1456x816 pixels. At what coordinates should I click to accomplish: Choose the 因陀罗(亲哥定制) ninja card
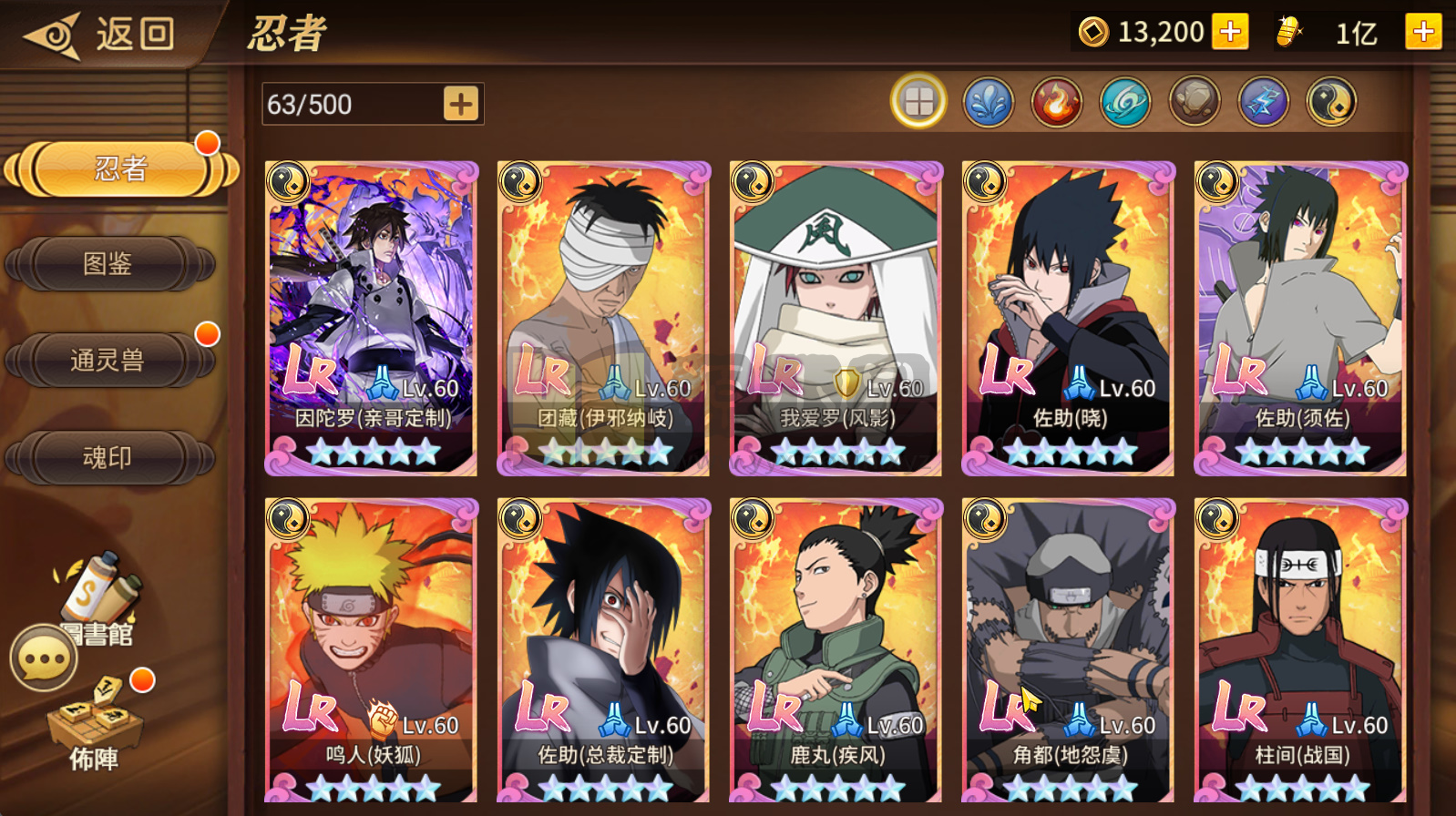point(372,319)
